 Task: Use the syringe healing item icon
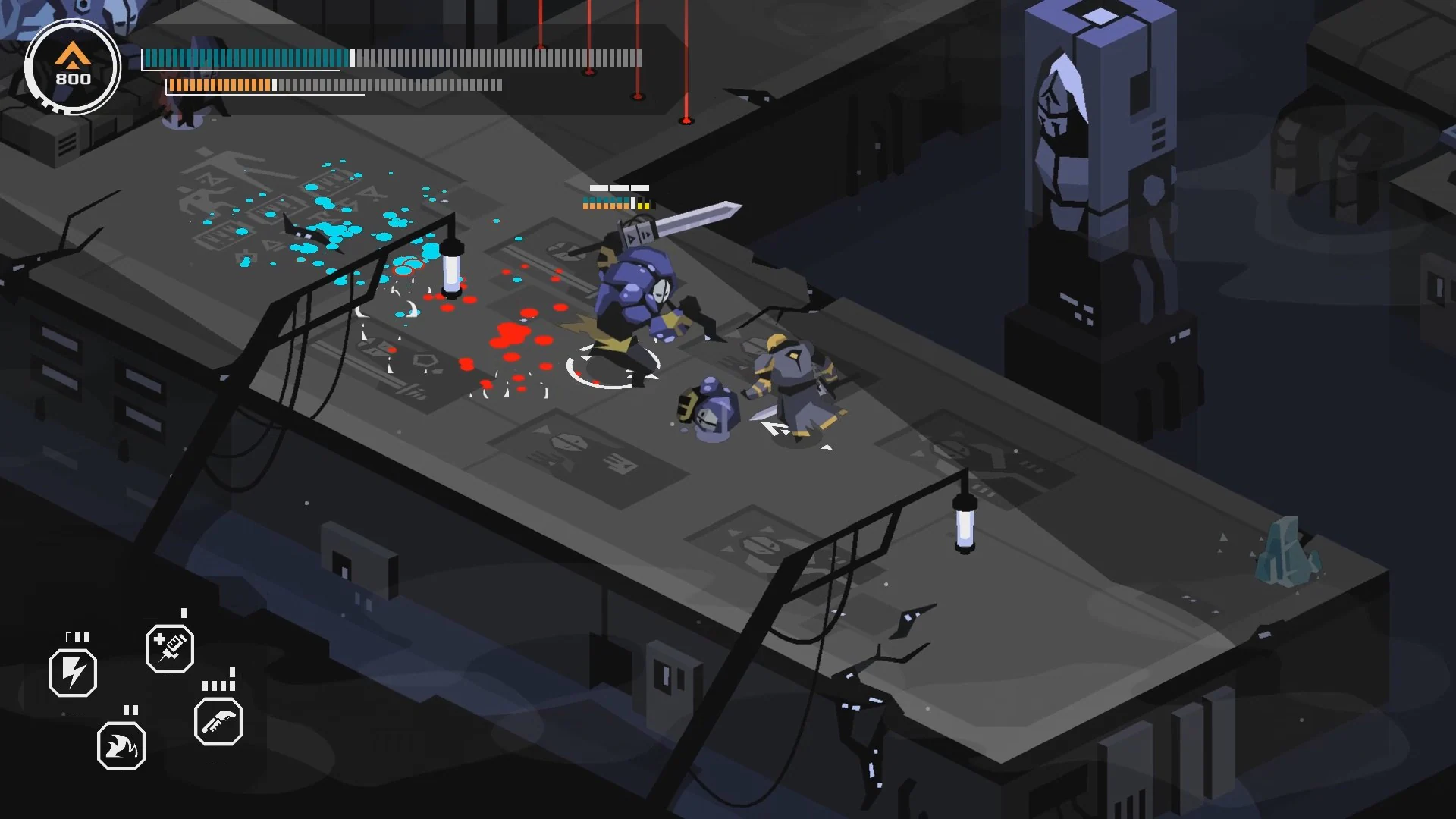pyautogui.click(x=170, y=649)
